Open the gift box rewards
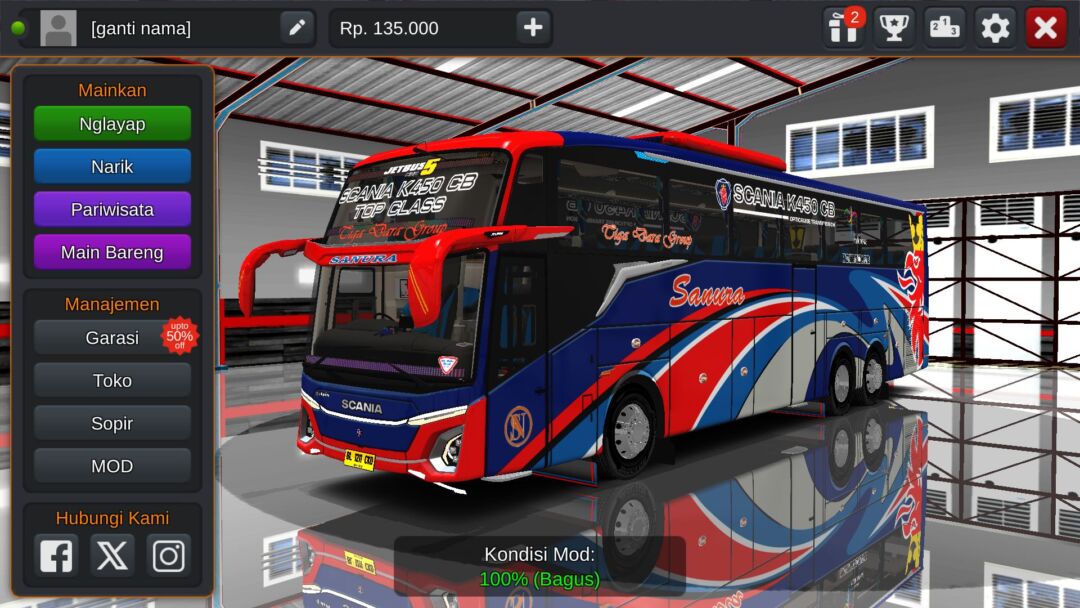1080x608 pixels. (844, 28)
